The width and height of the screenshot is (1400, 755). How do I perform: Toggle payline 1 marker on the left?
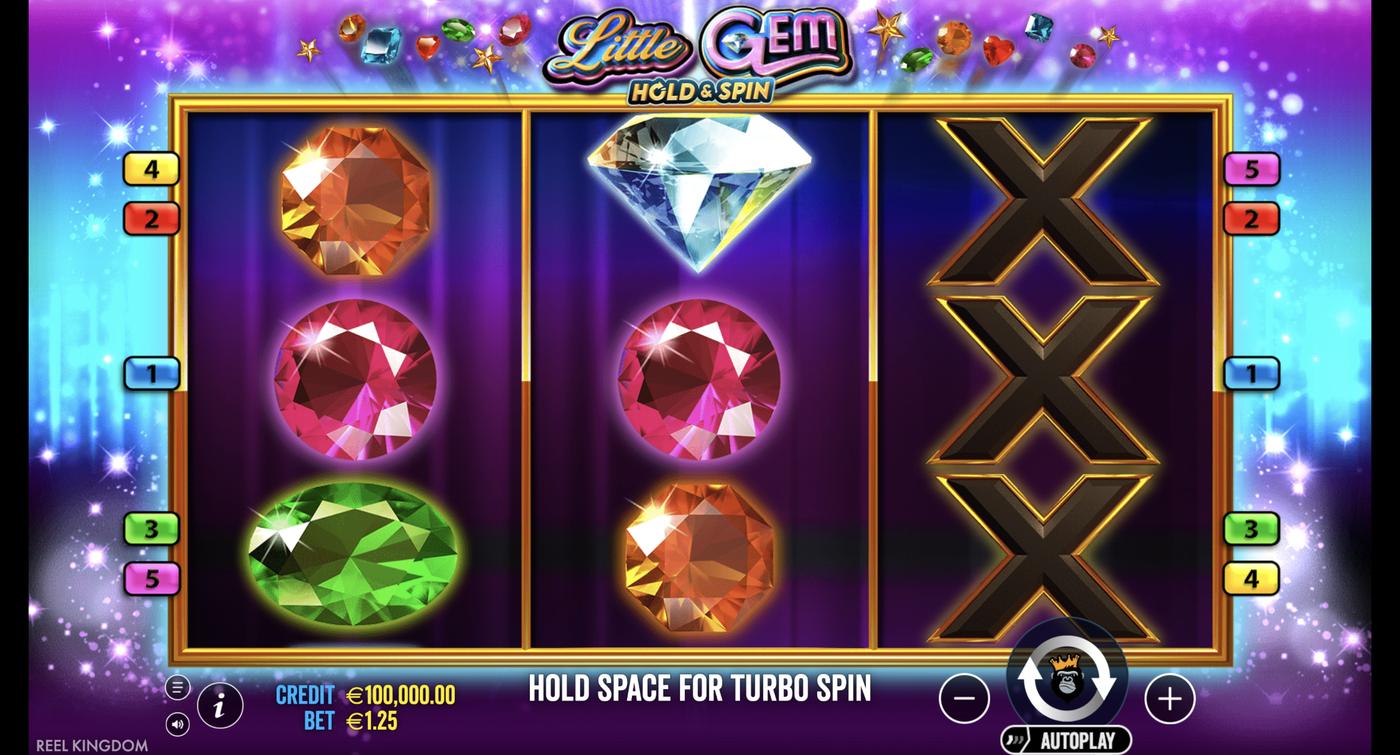click(150, 372)
